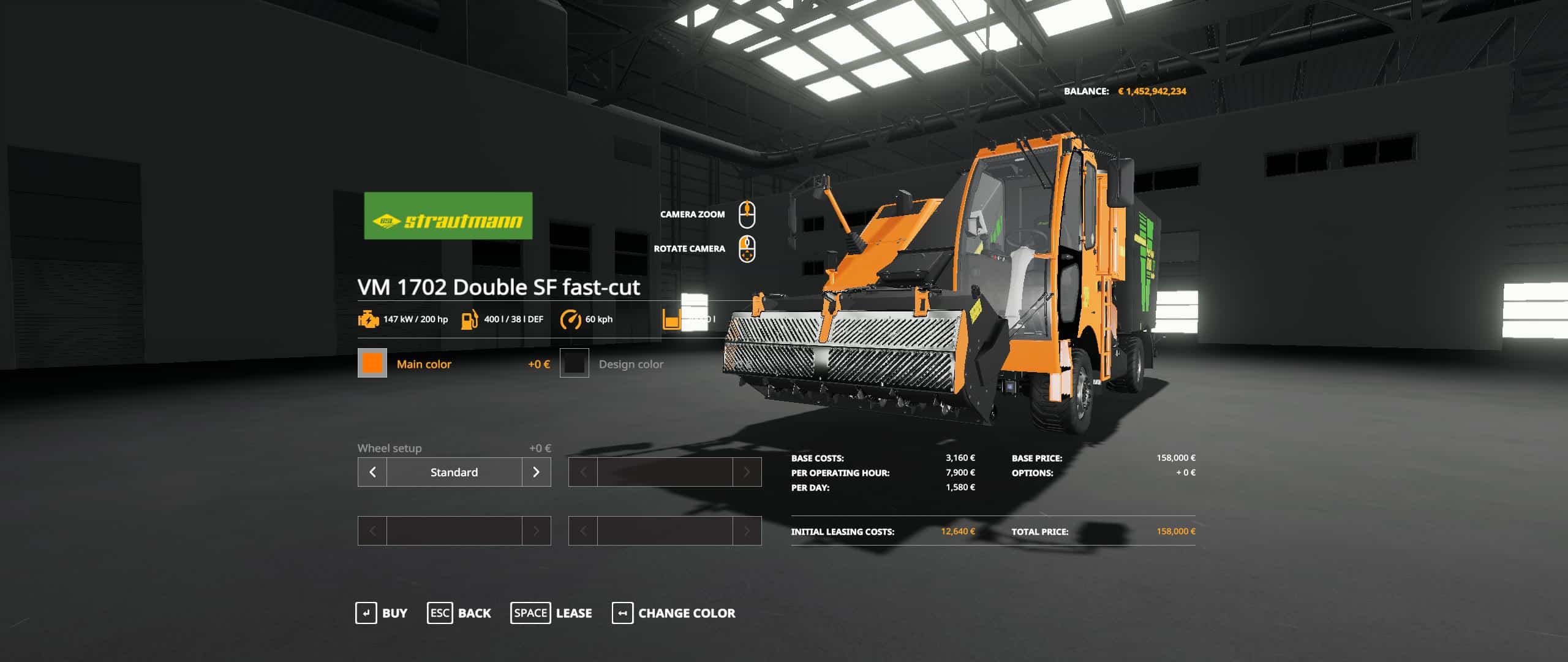Advance to next Wheel setup option
The image size is (1568, 662).
pyautogui.click(x=536, y=472)
